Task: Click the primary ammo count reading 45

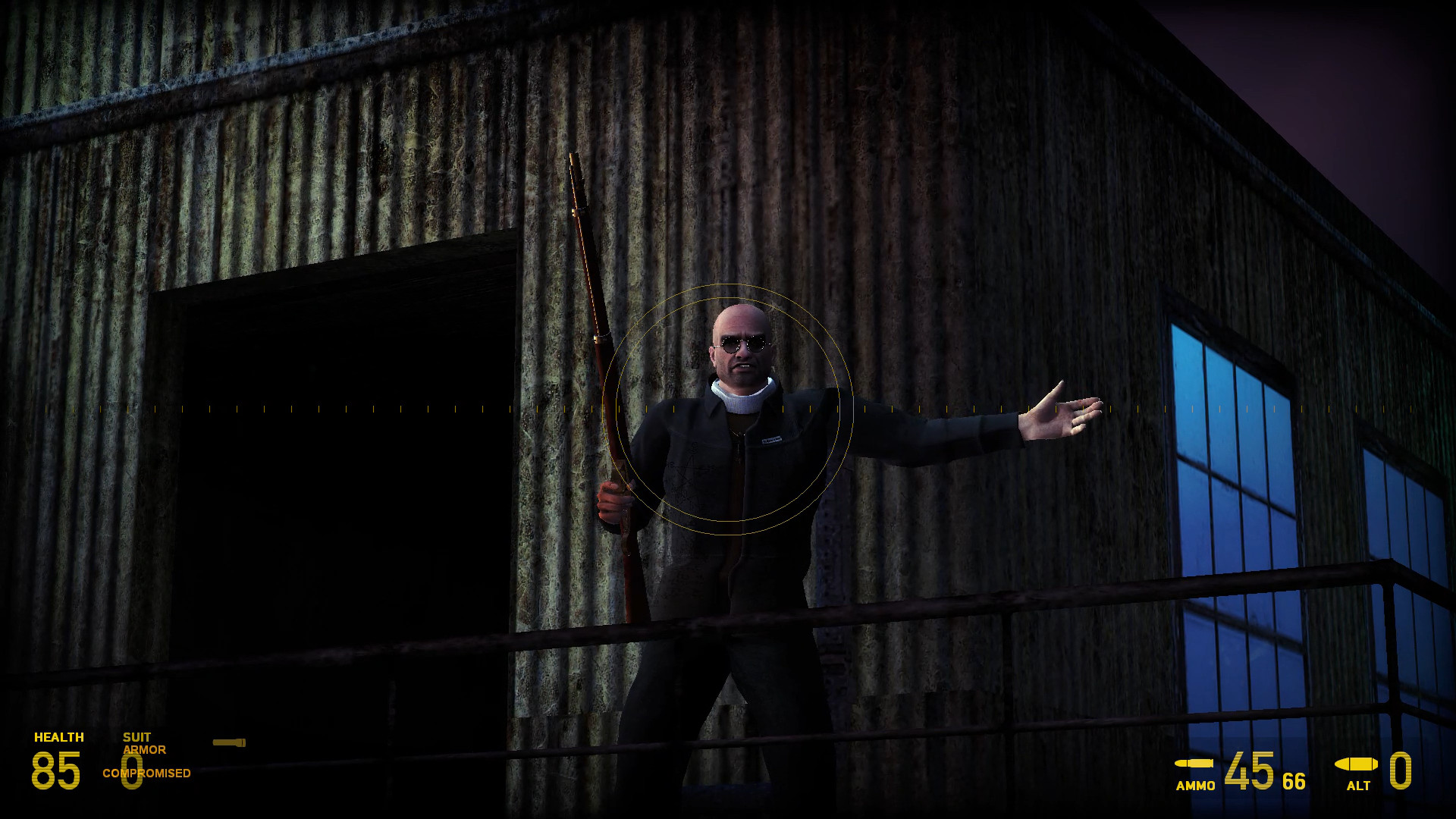Action: [x=1250, y=770]
